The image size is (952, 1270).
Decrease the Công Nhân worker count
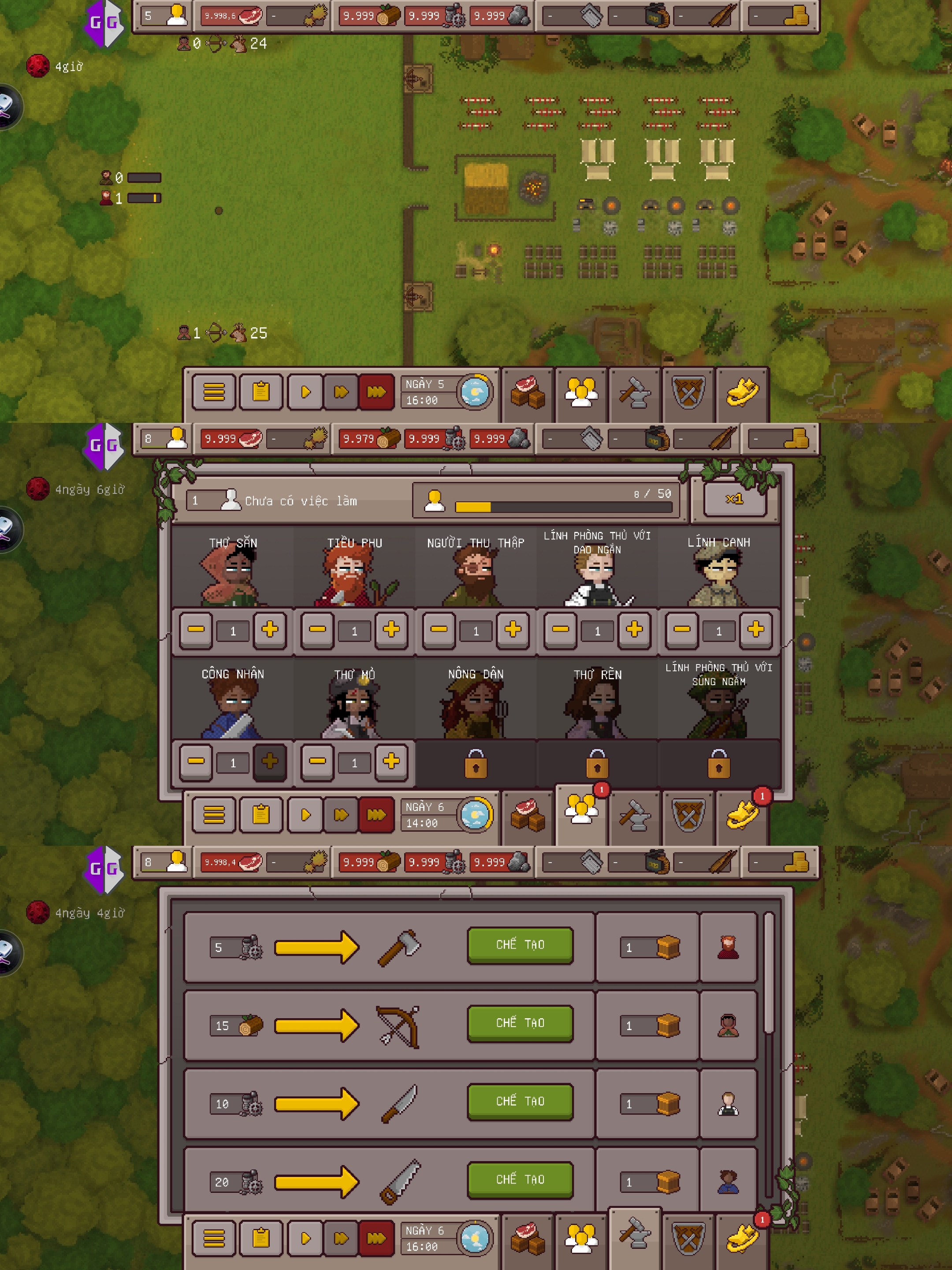tap(196, 761)
